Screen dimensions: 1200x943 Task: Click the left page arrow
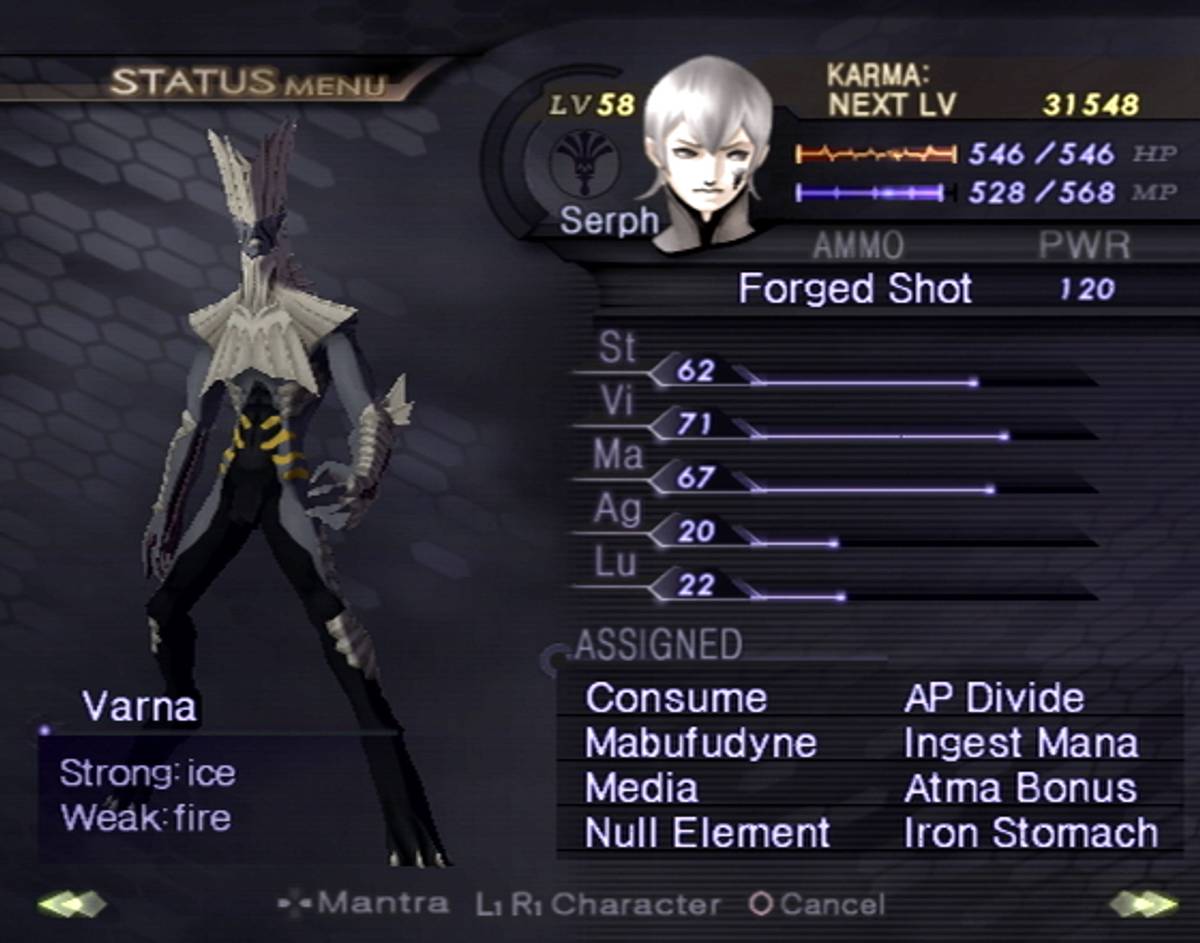coord(71,904)
